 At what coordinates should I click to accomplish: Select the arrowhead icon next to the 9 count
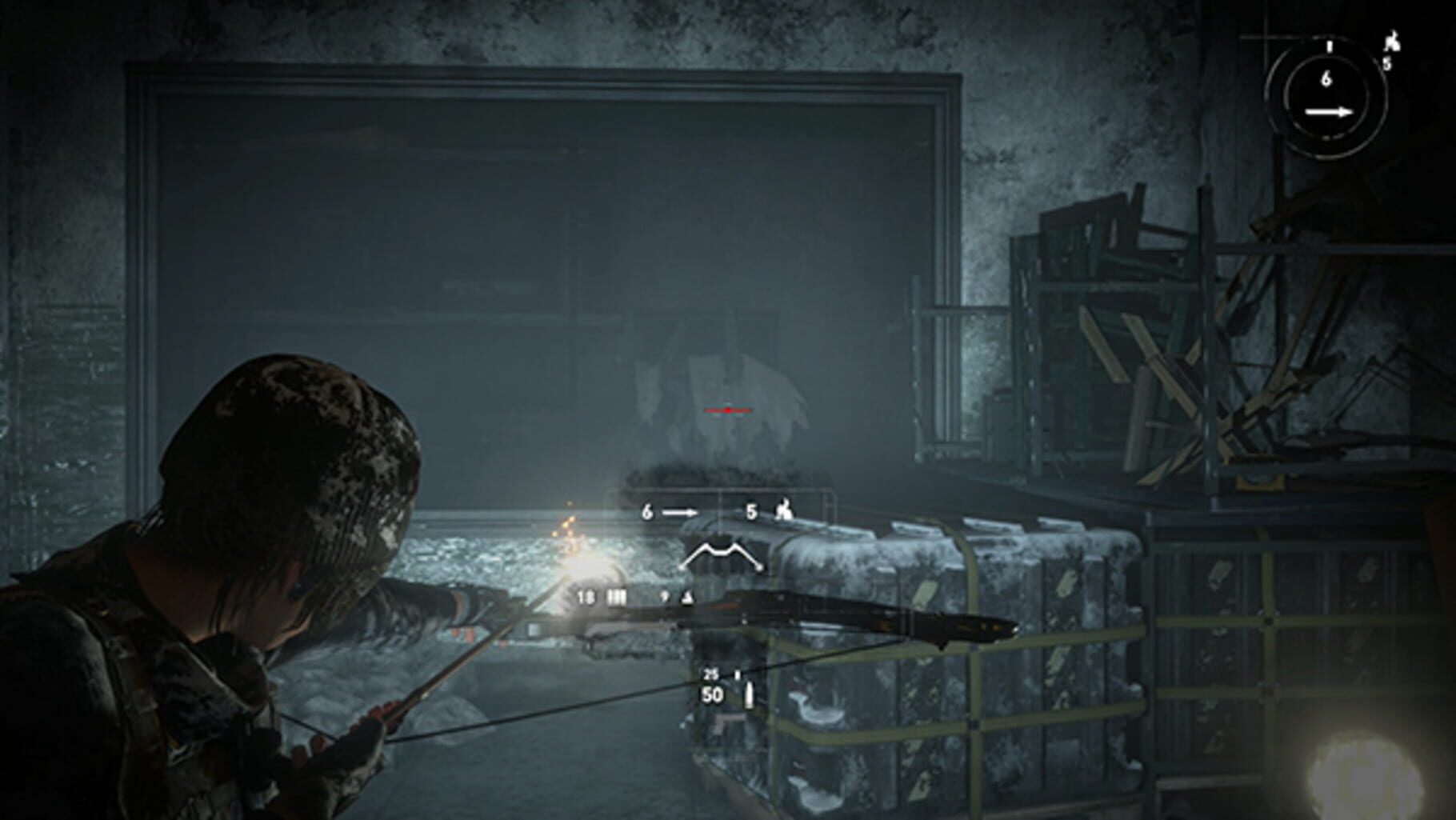coord(686,598)
